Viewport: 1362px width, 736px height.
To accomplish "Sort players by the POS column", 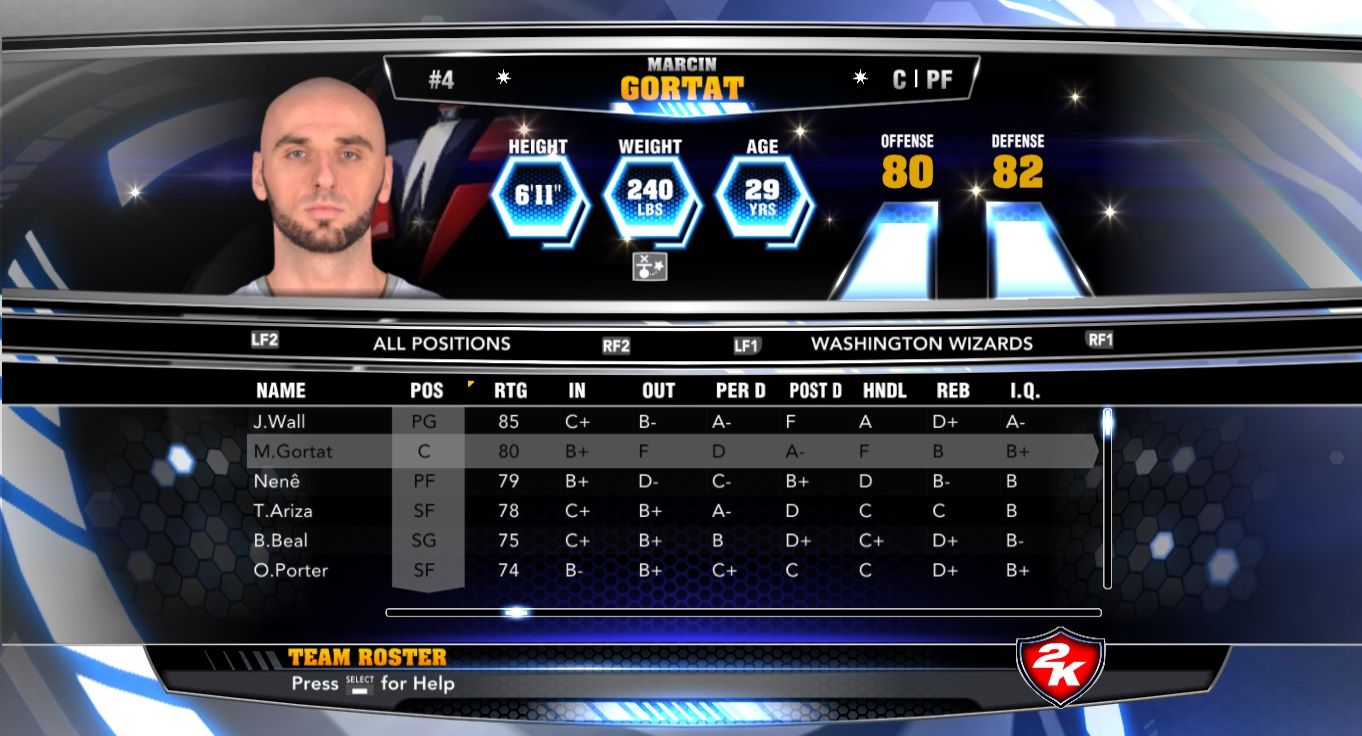I will (x=427, y=391).
